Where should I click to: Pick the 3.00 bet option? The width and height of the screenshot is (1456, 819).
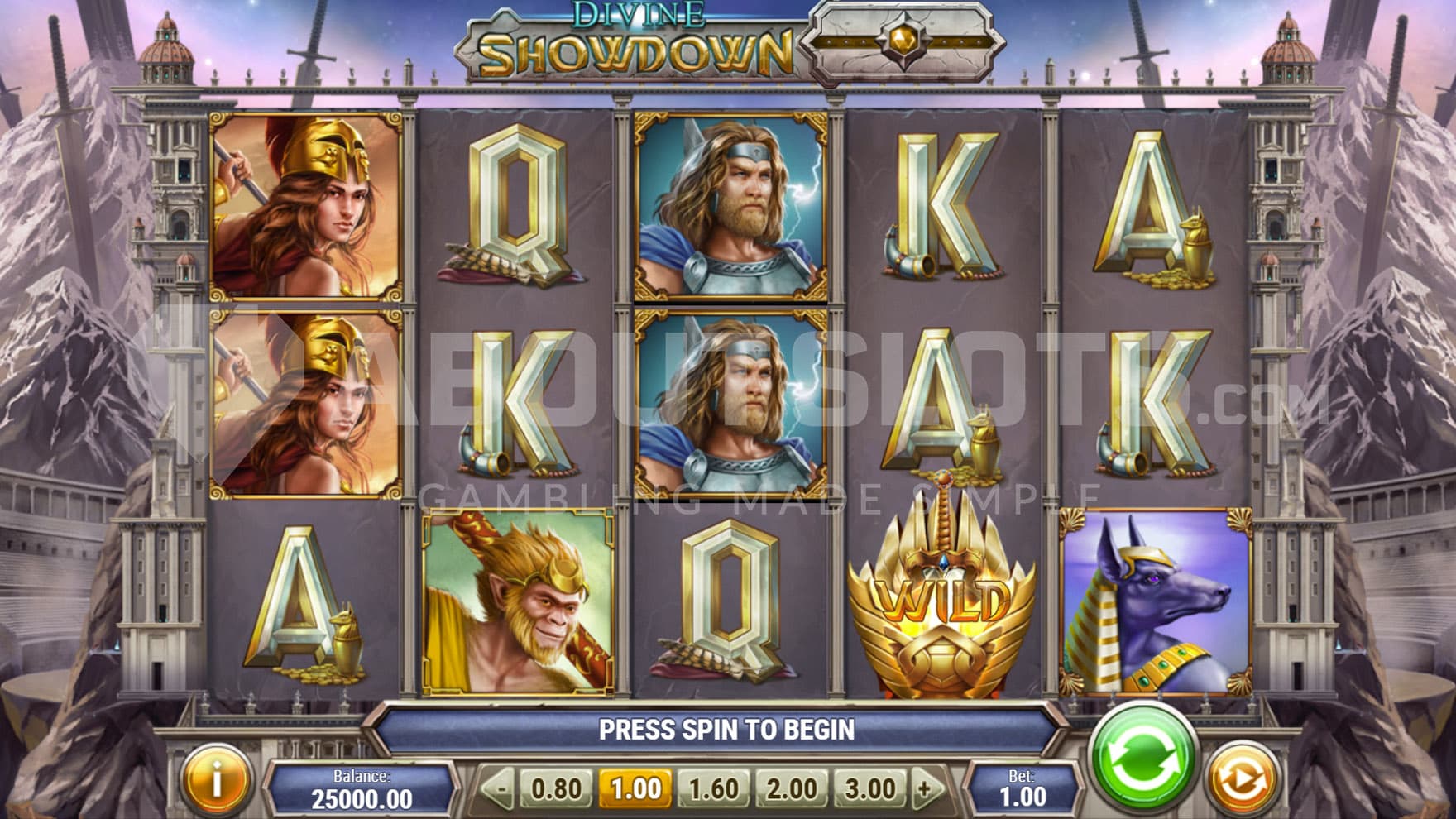tap(870, 788)
